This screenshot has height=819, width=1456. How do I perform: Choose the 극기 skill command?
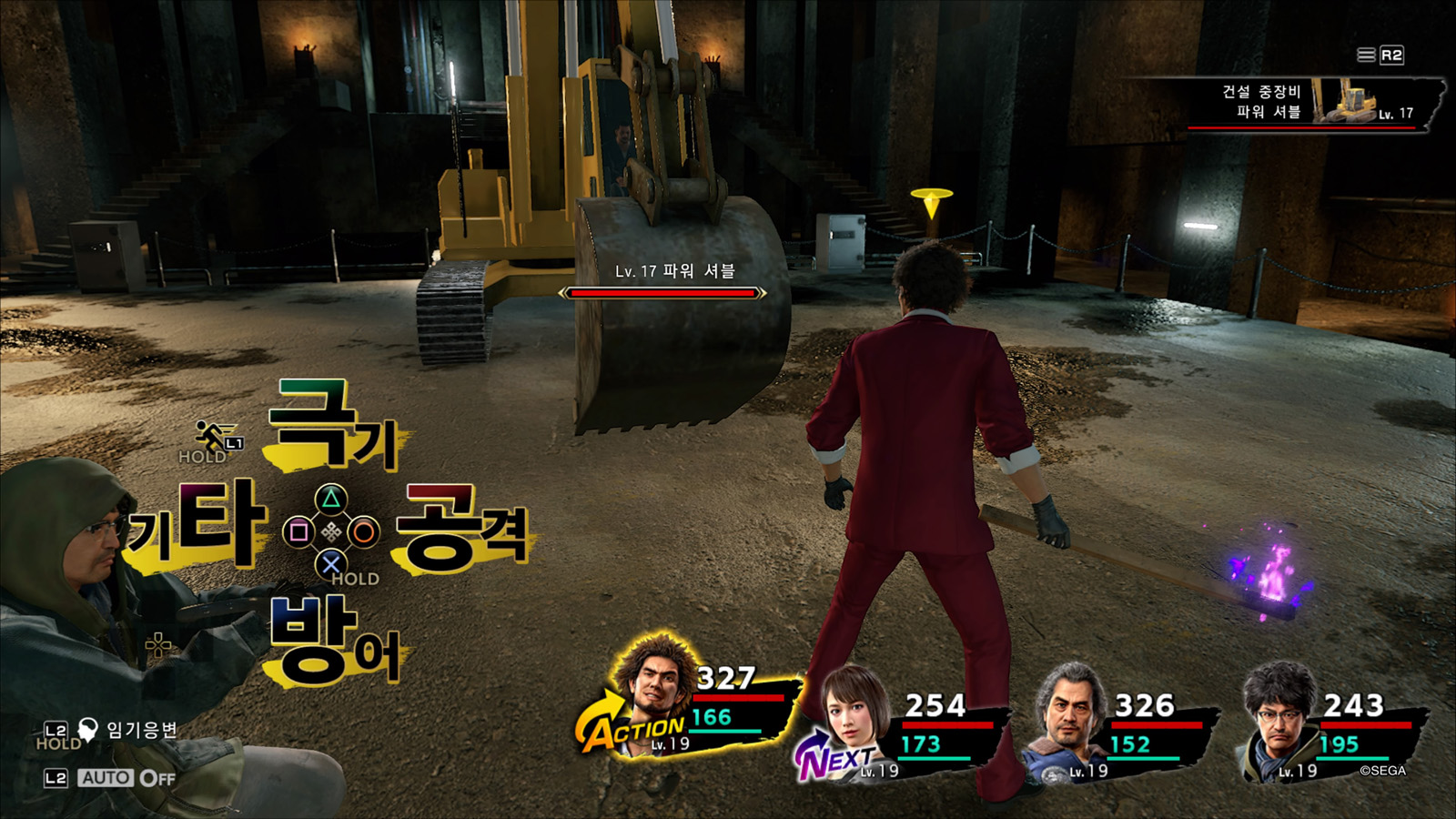pos(333,426)
